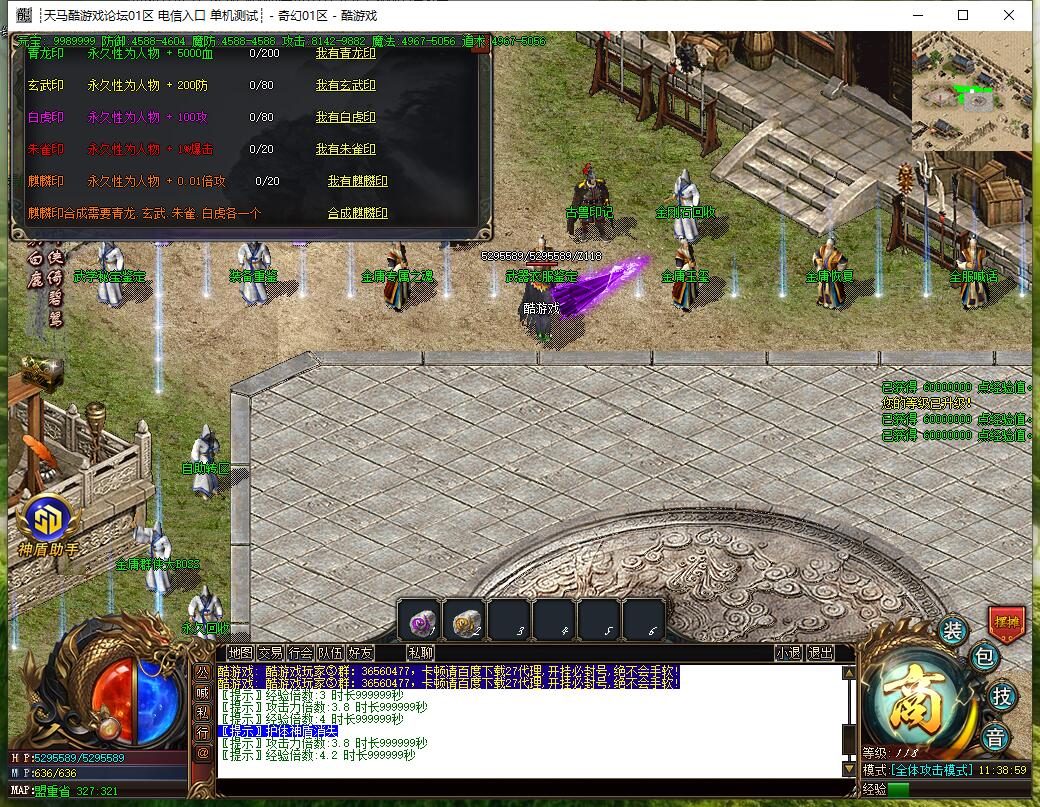1040x807 pixels.
Task: Pick the 我有朱雀印 dialogue option
Action: coord(345,150)
